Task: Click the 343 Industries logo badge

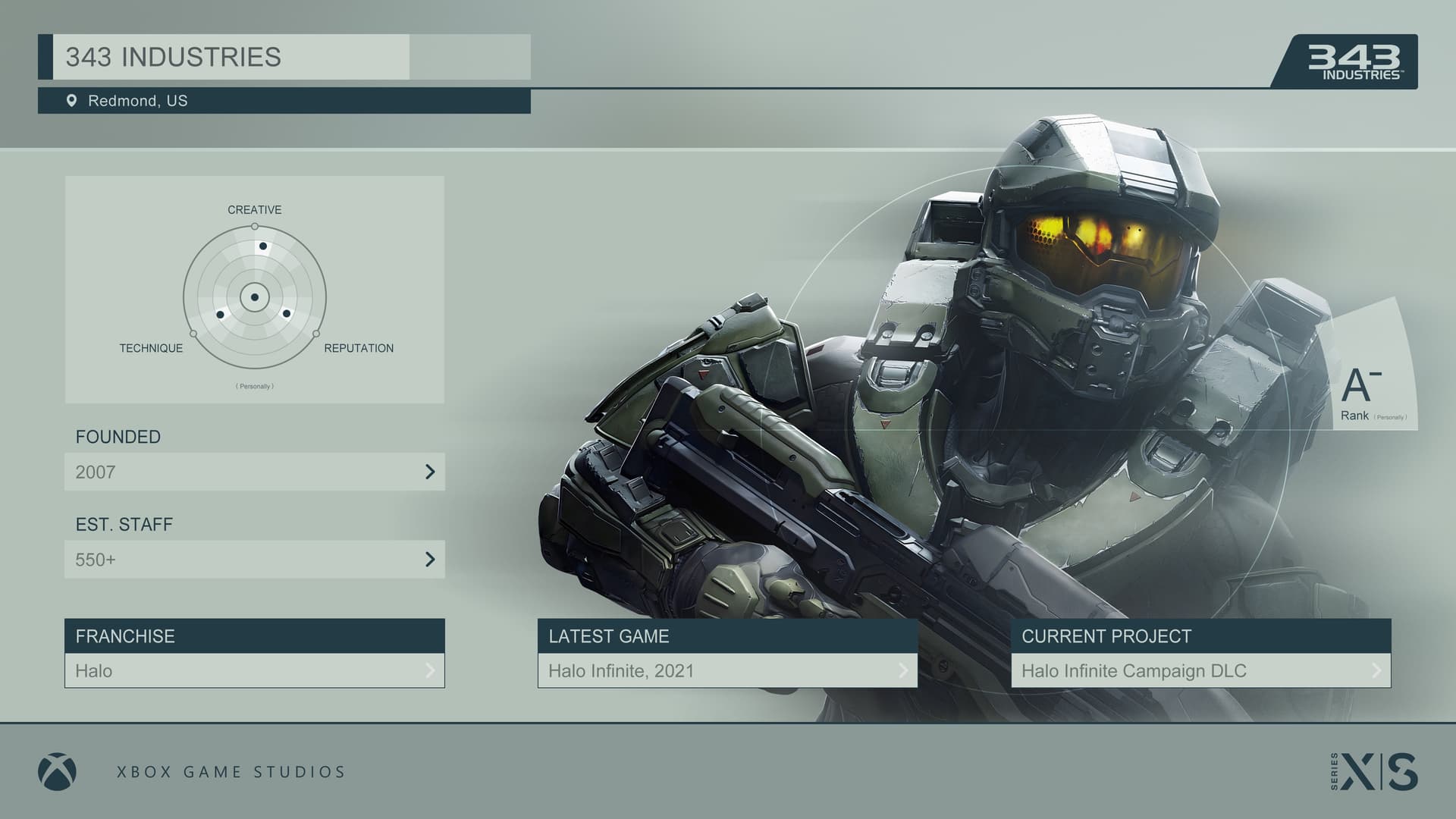Action: point(1354,62)
